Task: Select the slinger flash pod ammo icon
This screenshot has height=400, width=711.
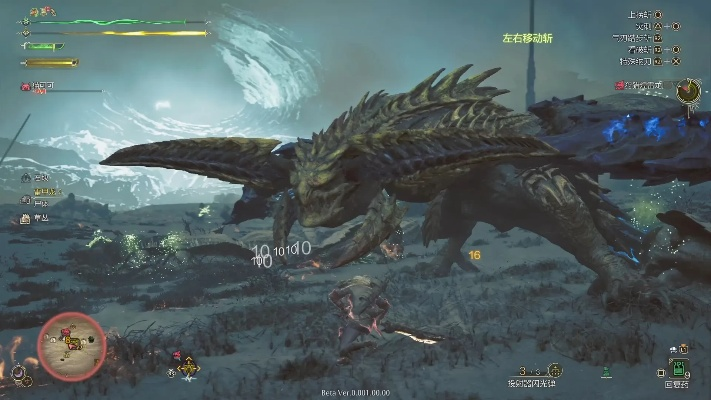Action: pyautogui.click(x=555, y=370)
